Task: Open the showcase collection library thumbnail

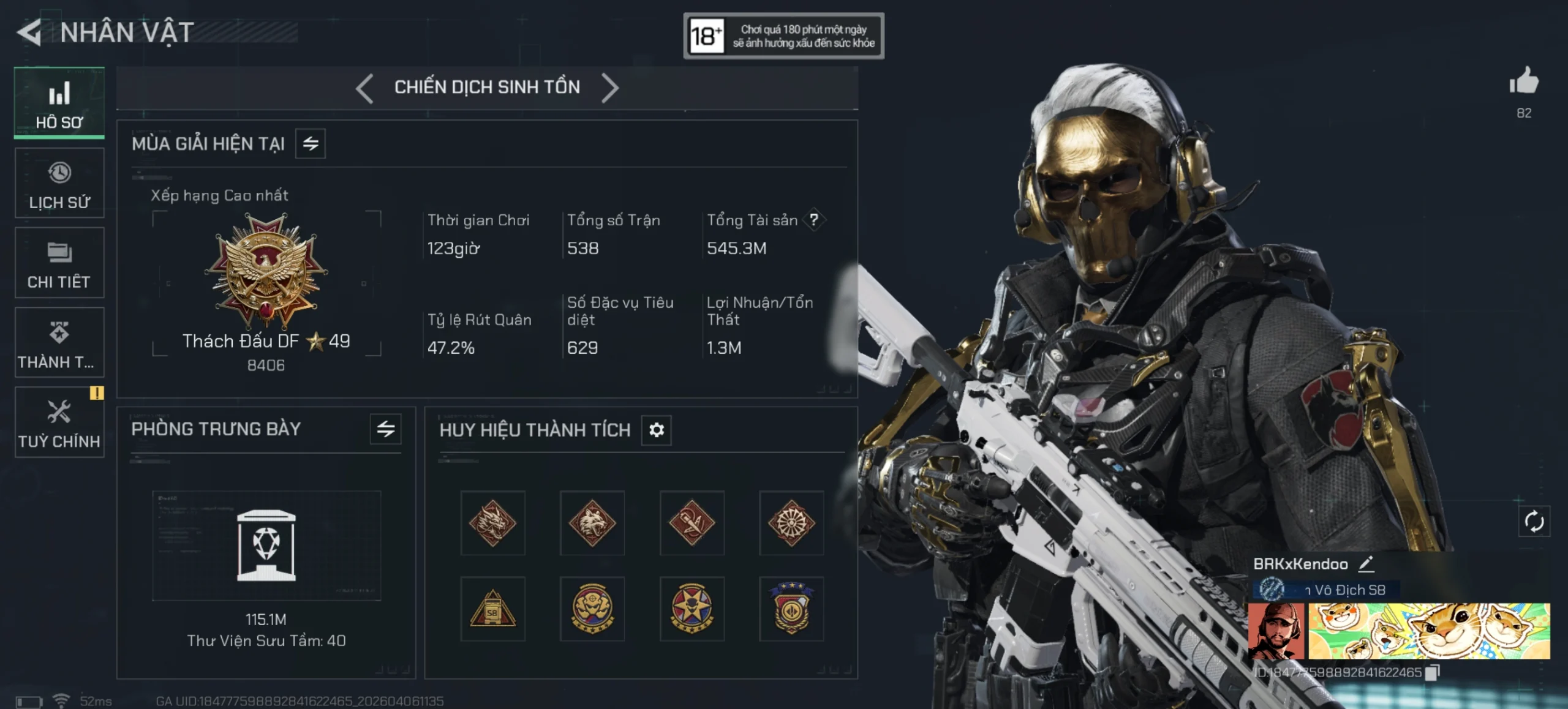Action: point(266,545)
